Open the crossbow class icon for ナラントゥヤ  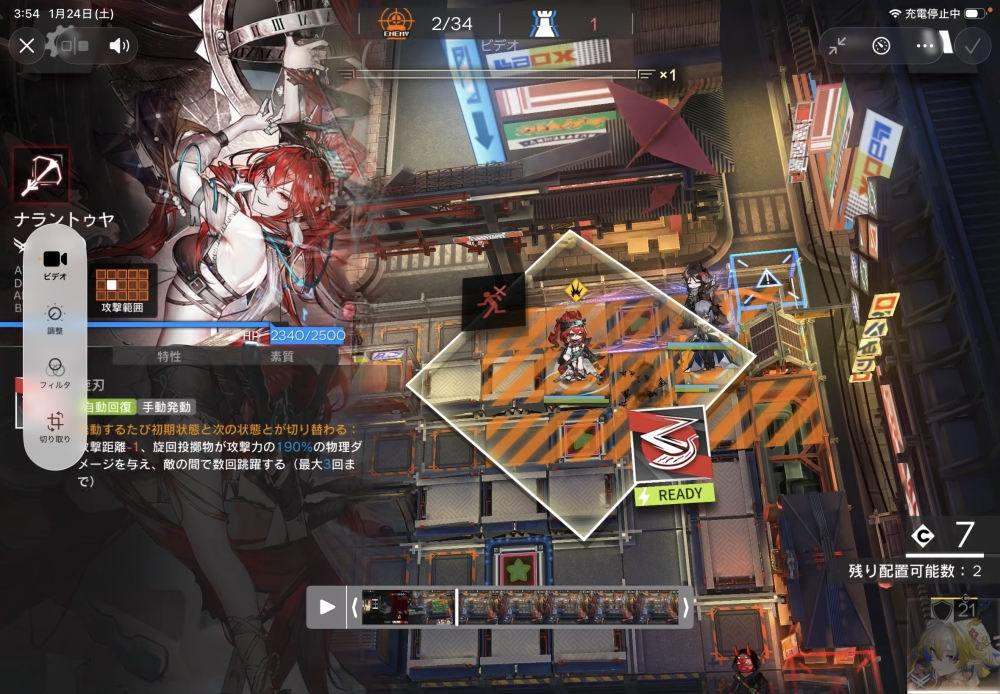coord(41,175)
